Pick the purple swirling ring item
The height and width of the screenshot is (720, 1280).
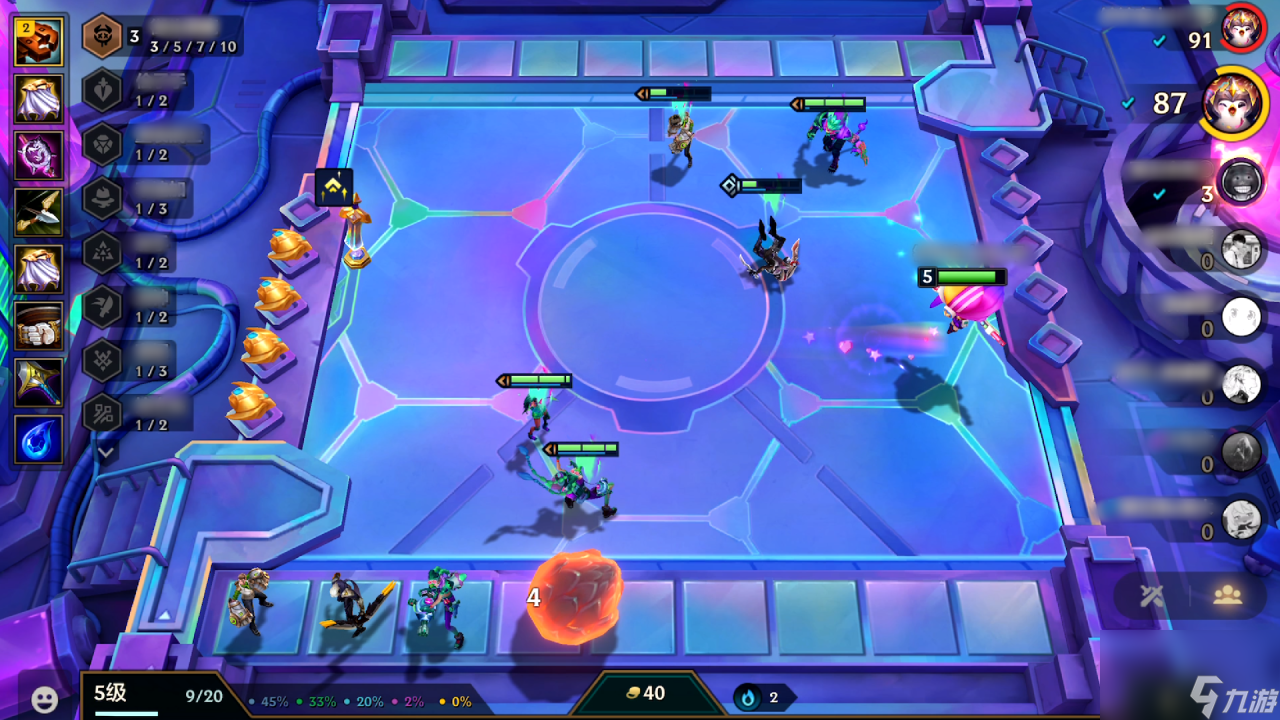click(39, 155)
